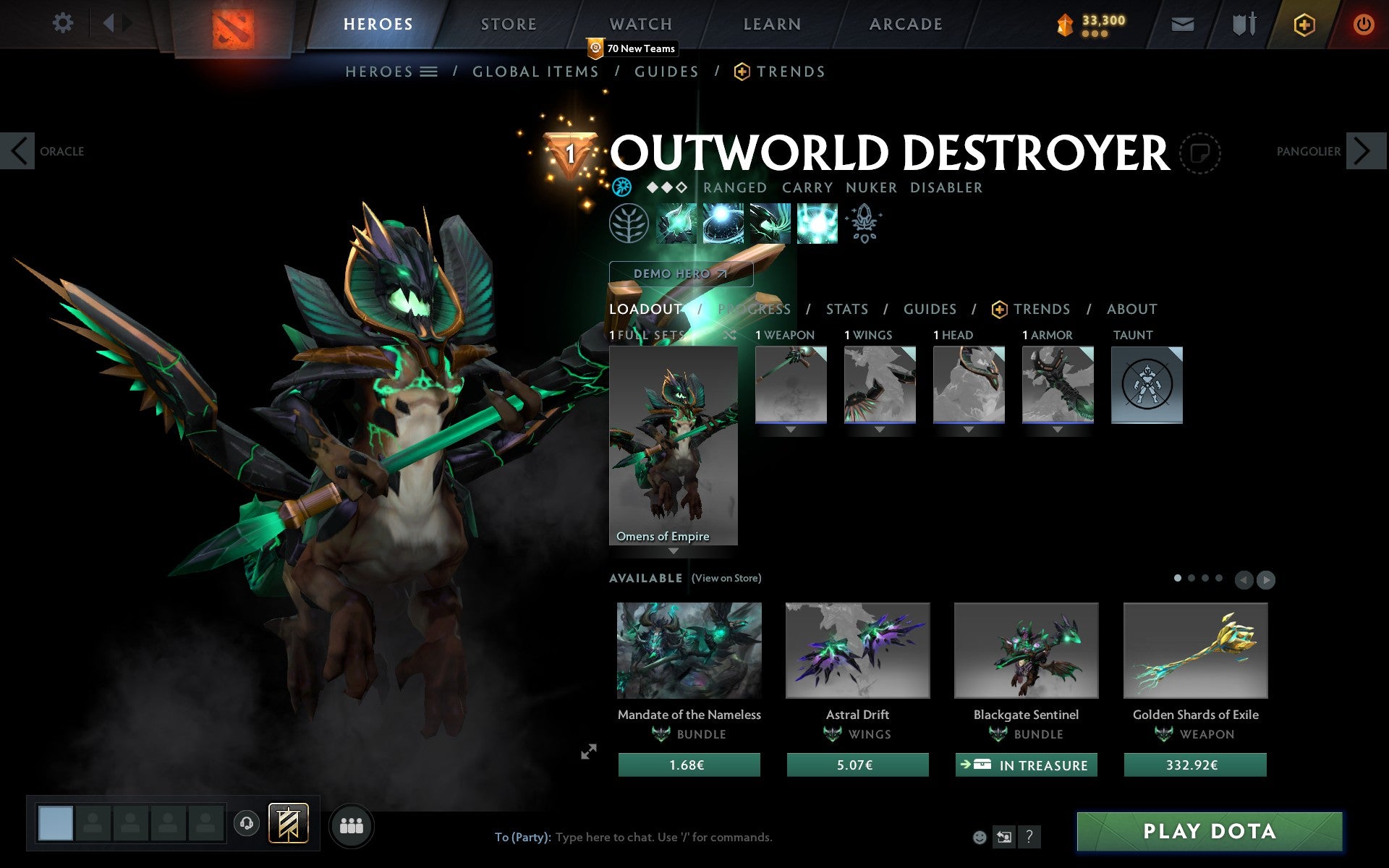
Task: Expand the 1 WEAPON slot dropdown arrow
Action: click(790, 429)
